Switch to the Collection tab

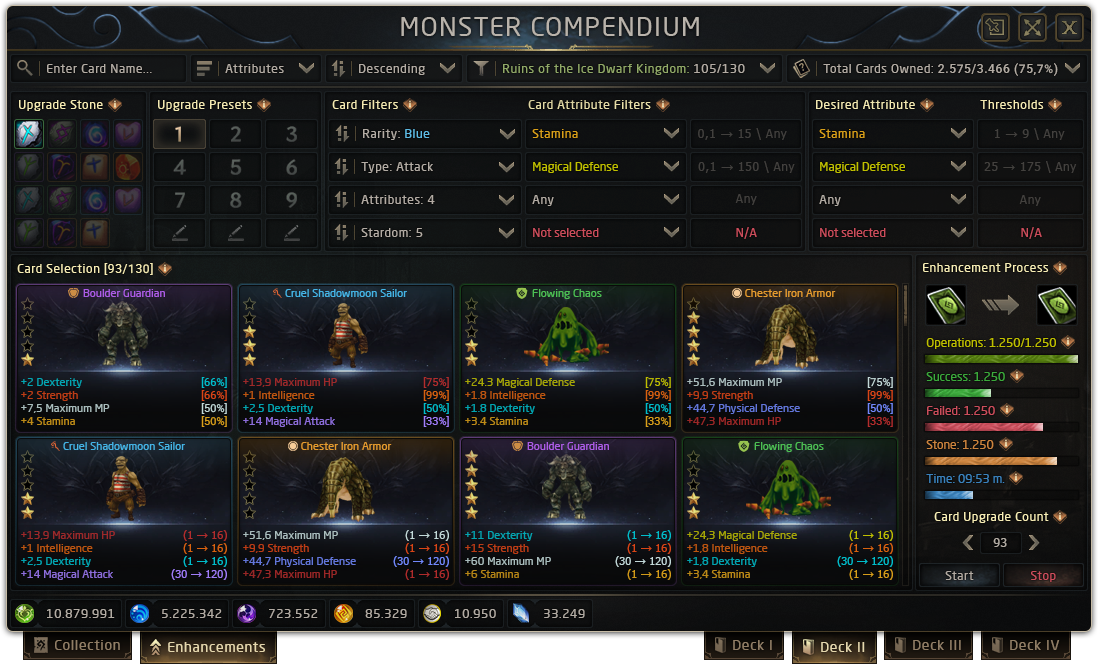point(78,646)
